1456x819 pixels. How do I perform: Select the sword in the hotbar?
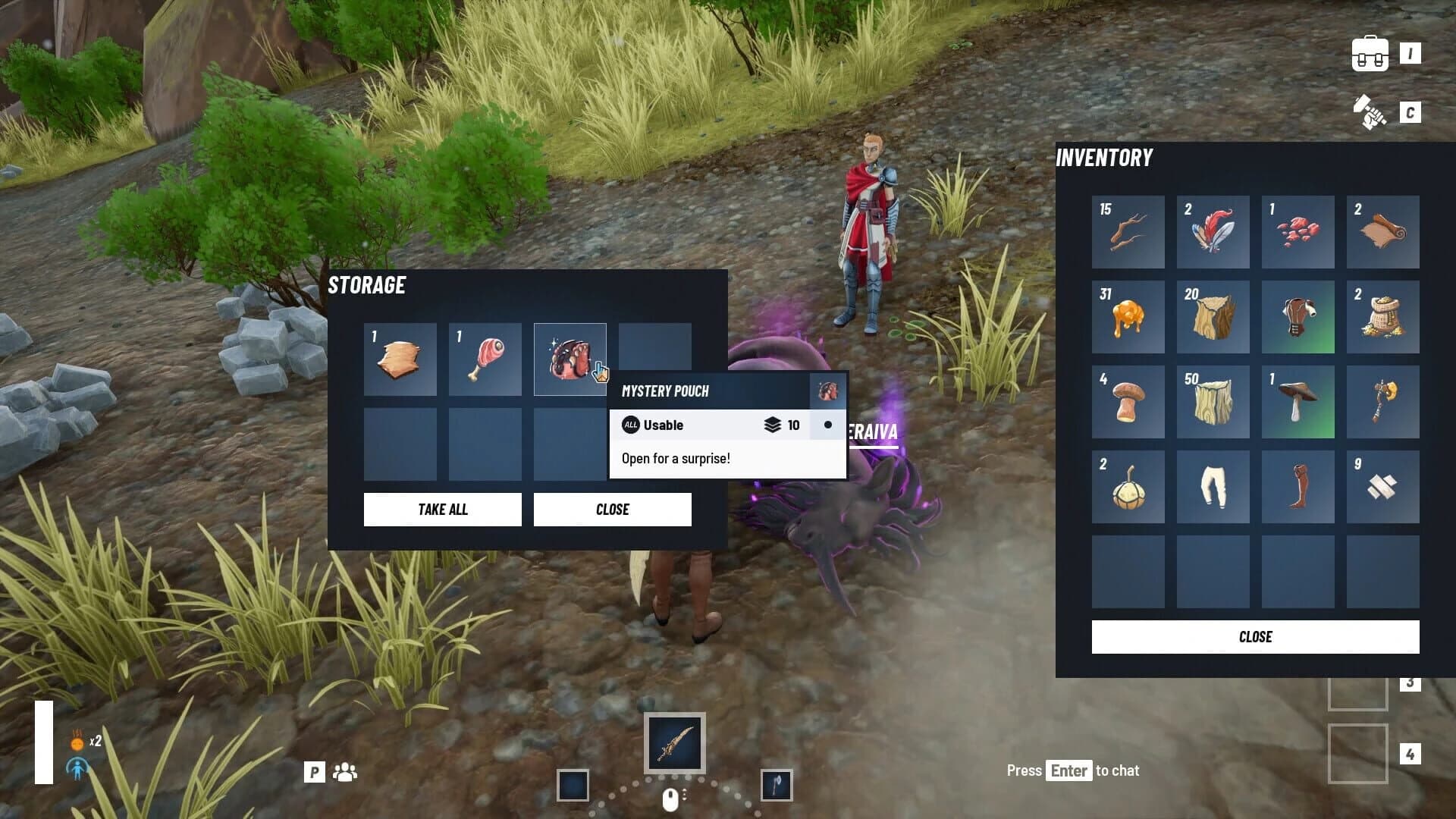click(674, 743)
